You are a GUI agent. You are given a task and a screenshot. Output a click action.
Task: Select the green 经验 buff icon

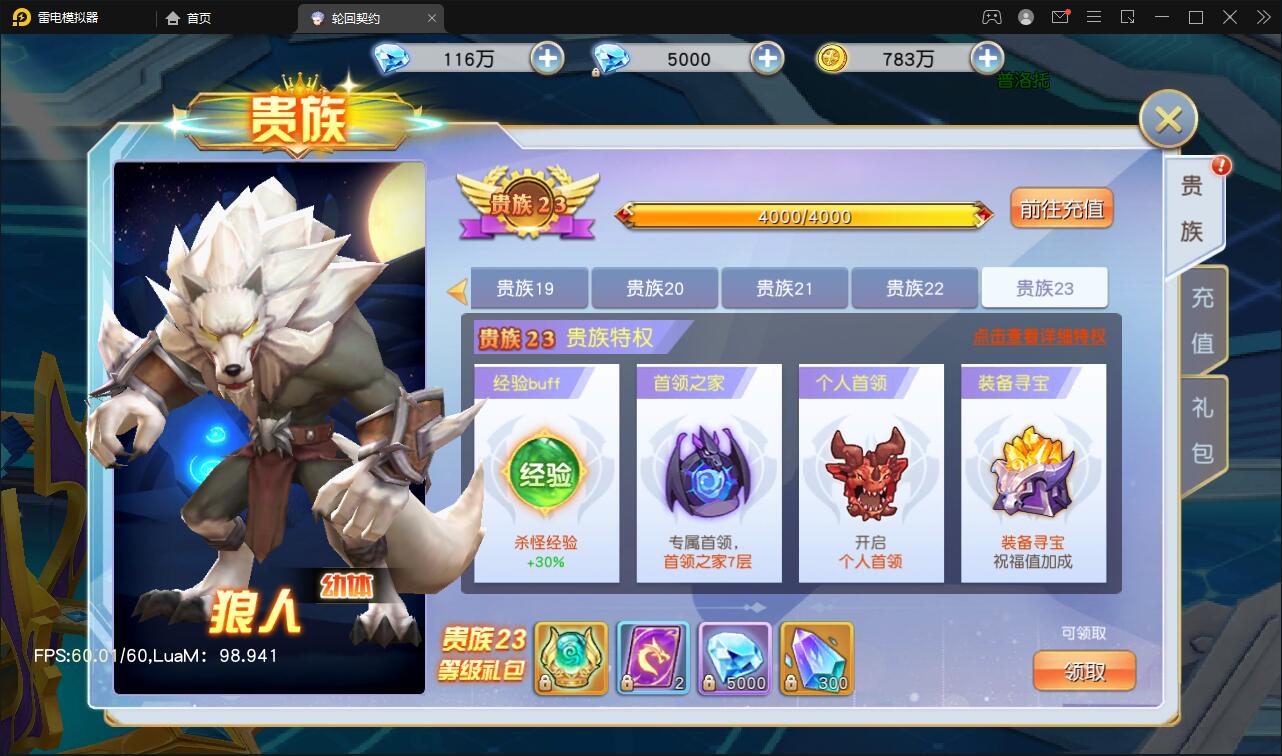tap(546, 475)
